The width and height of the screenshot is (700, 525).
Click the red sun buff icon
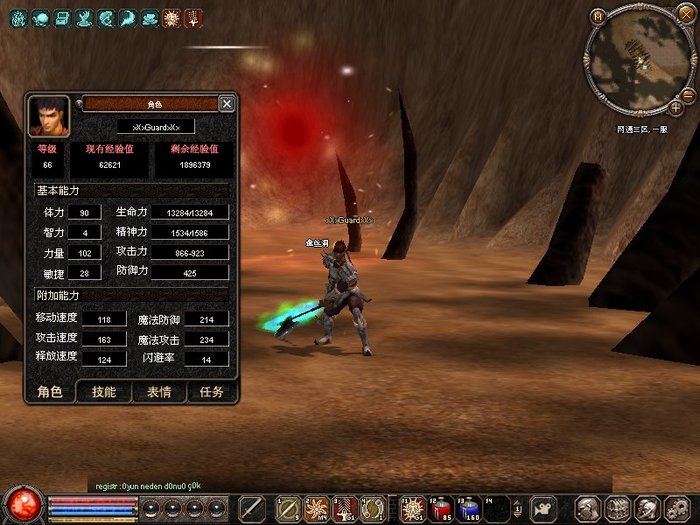[171, 17]
